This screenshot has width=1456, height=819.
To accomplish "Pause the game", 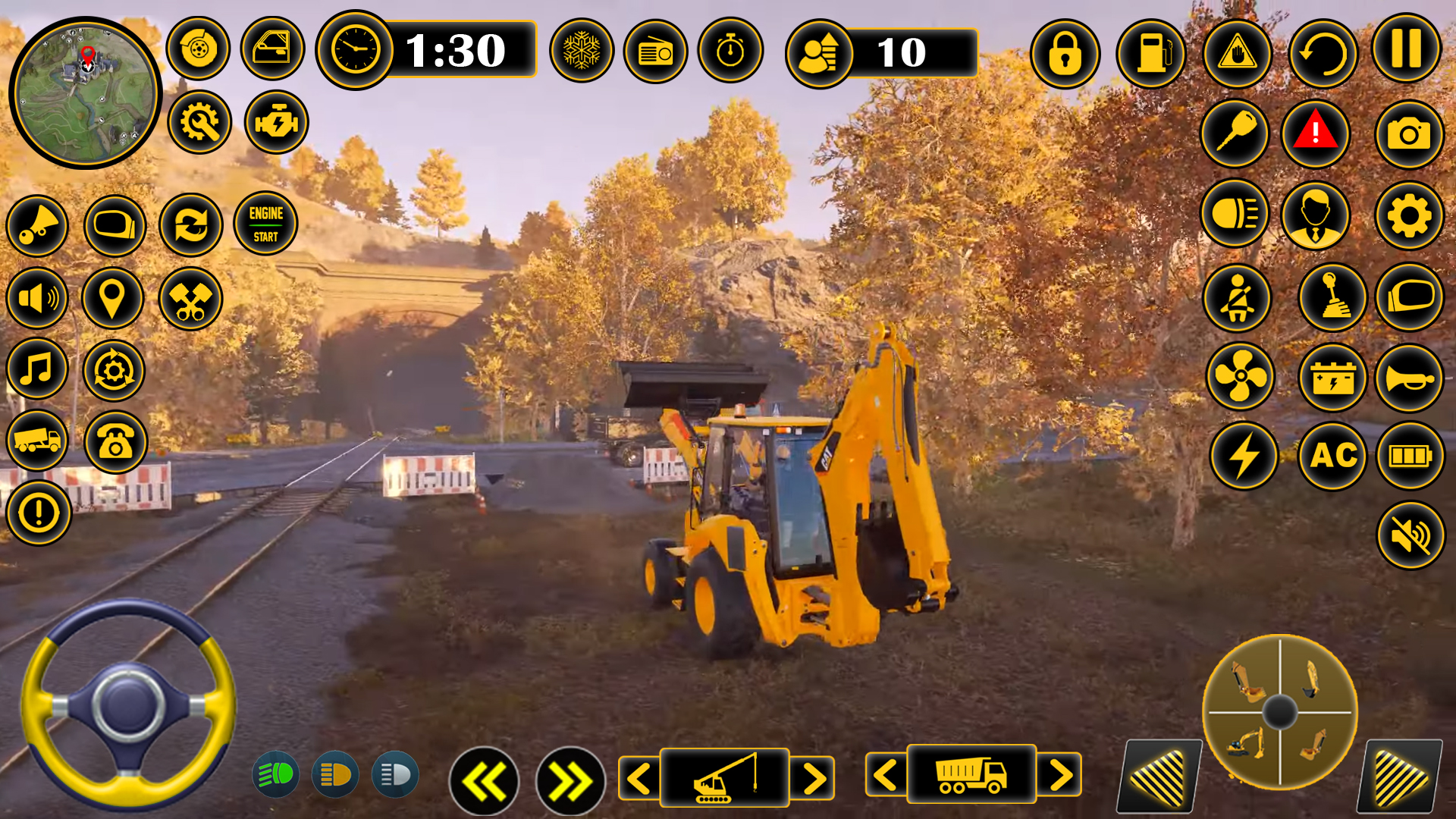I will 1406,49.
